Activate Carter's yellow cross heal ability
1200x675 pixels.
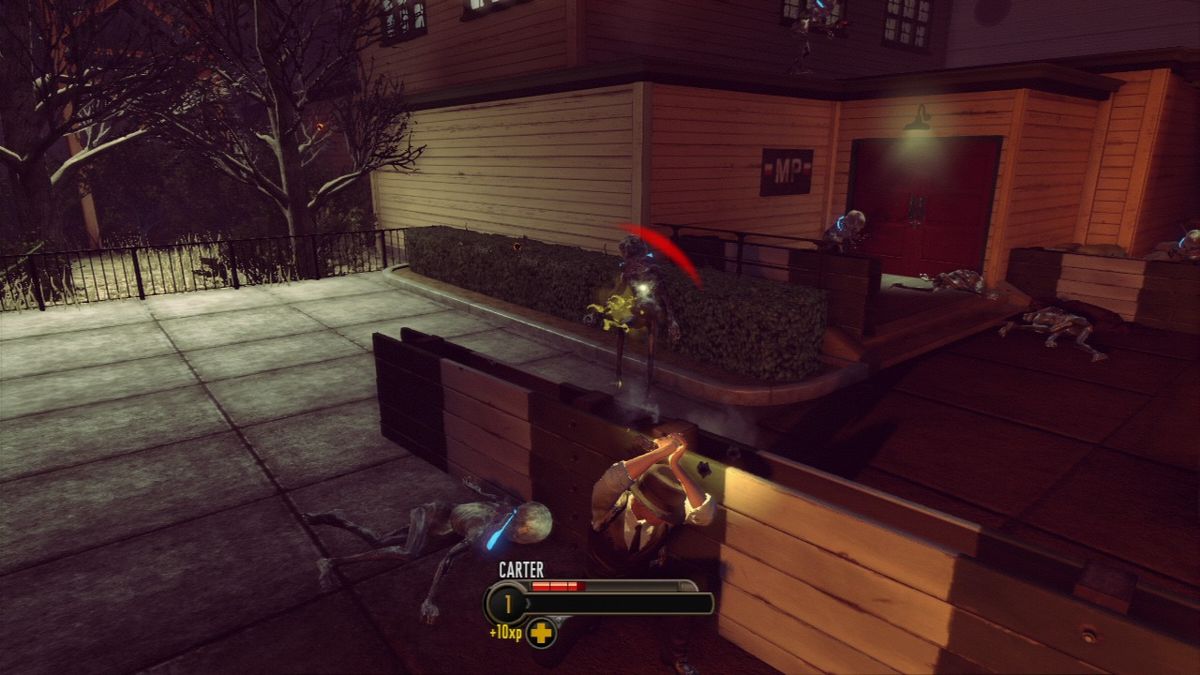(x=541, y=632)
